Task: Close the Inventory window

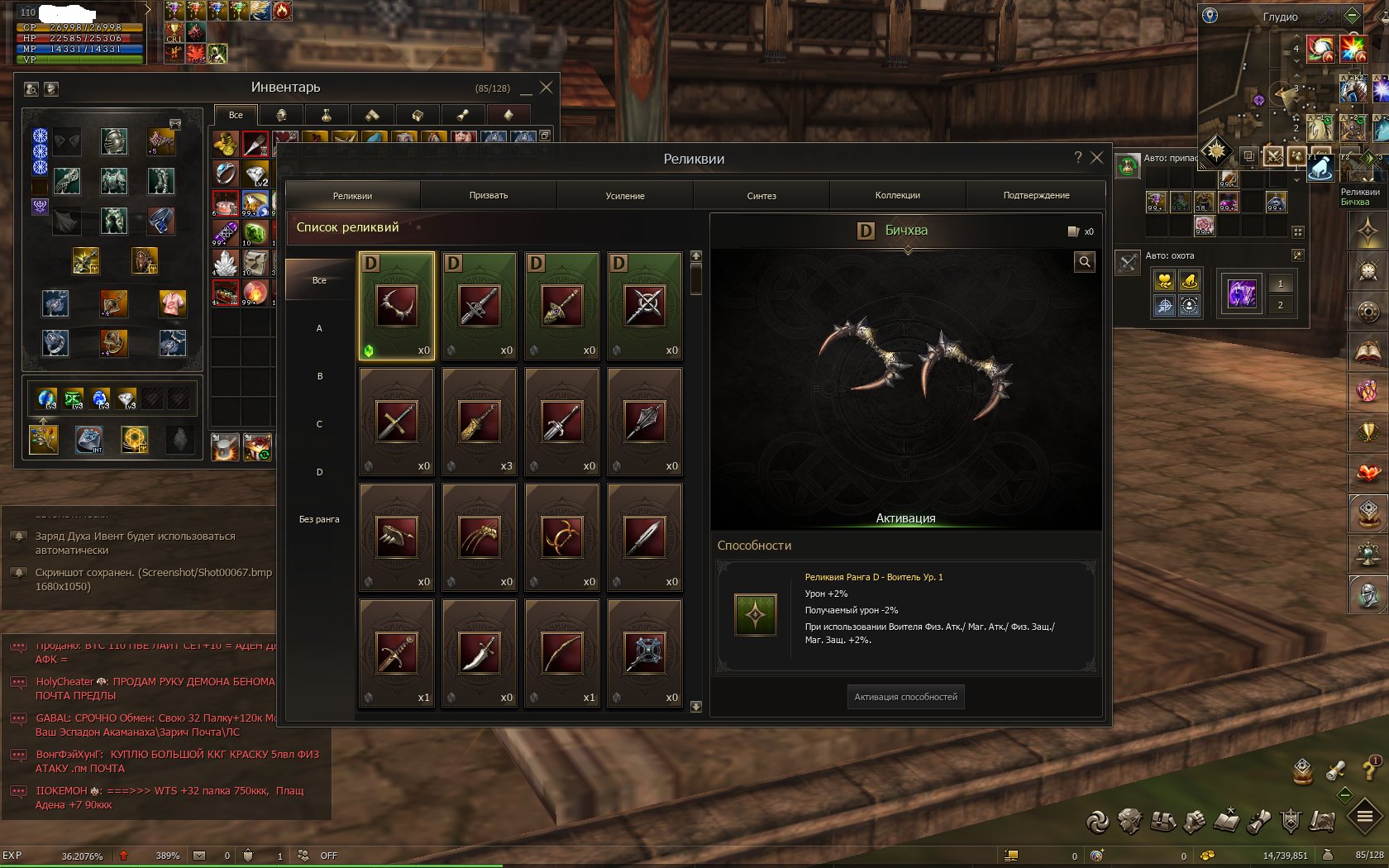Action: [x=547, y=88]
